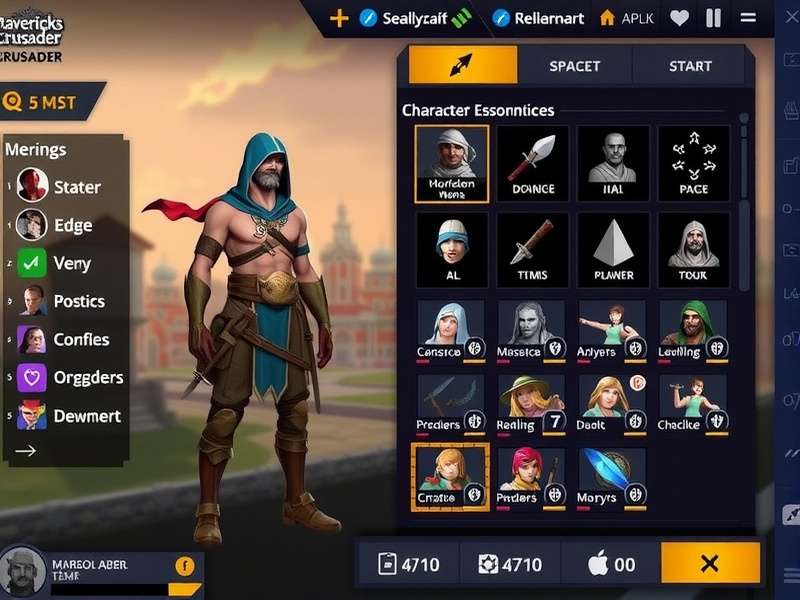Viewport: 800px width, 600px height.
Task: Switch to the SPACET tab
Action: (x=575, y=66)
